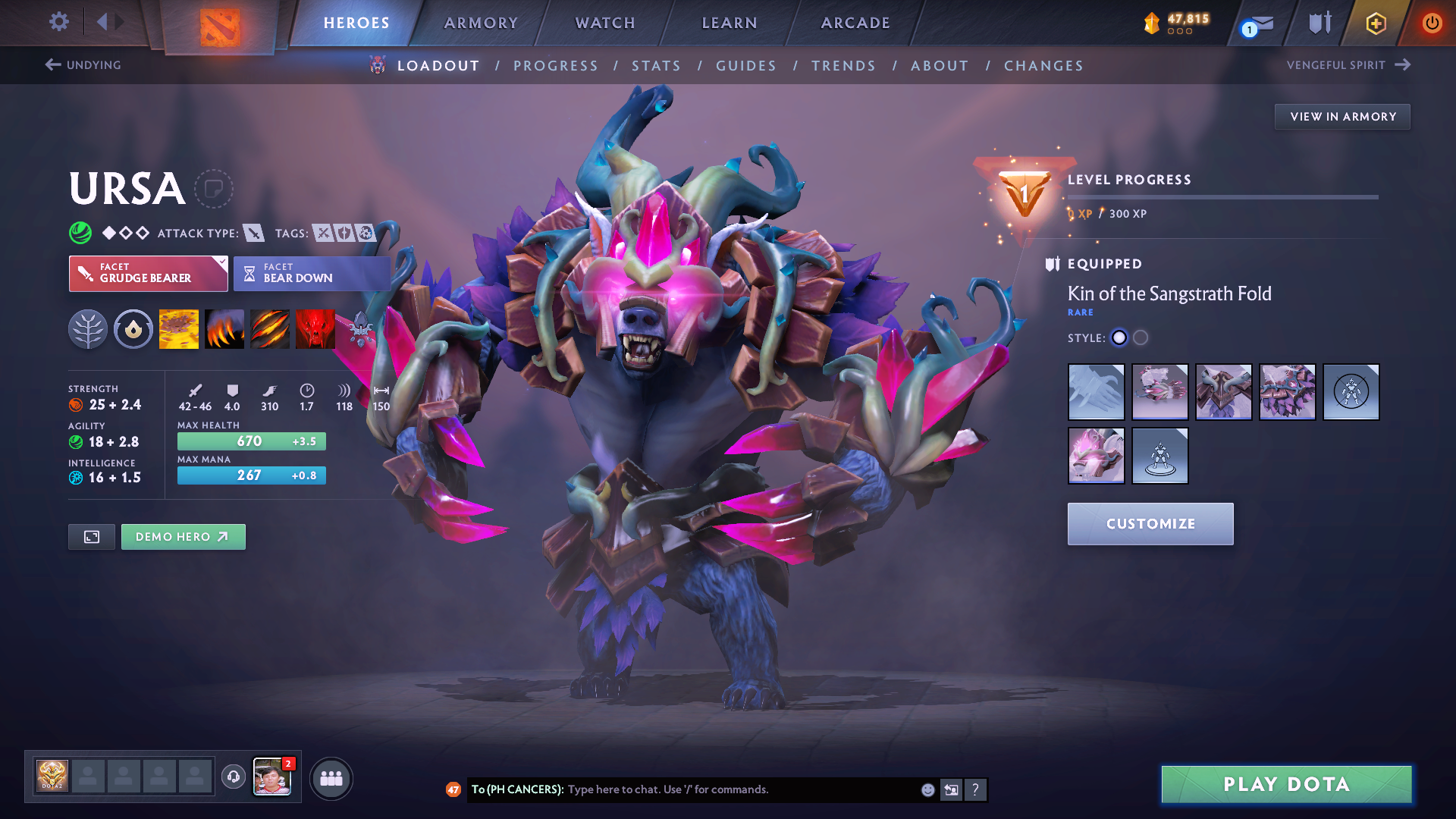The width and height of the screenshot is (1456, 819).
Task: Select the second style radio button
Action: [1140, 338]
